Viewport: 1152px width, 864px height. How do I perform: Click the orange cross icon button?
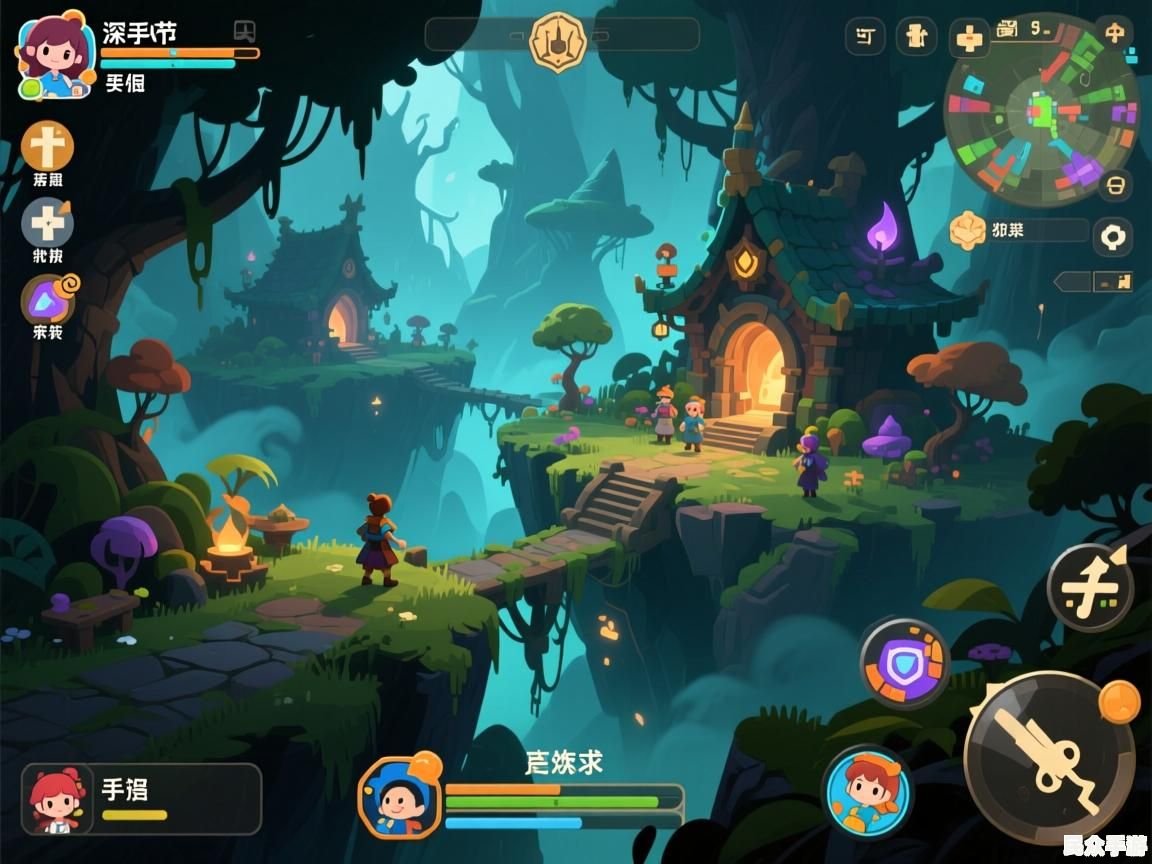tap(47, 147)
